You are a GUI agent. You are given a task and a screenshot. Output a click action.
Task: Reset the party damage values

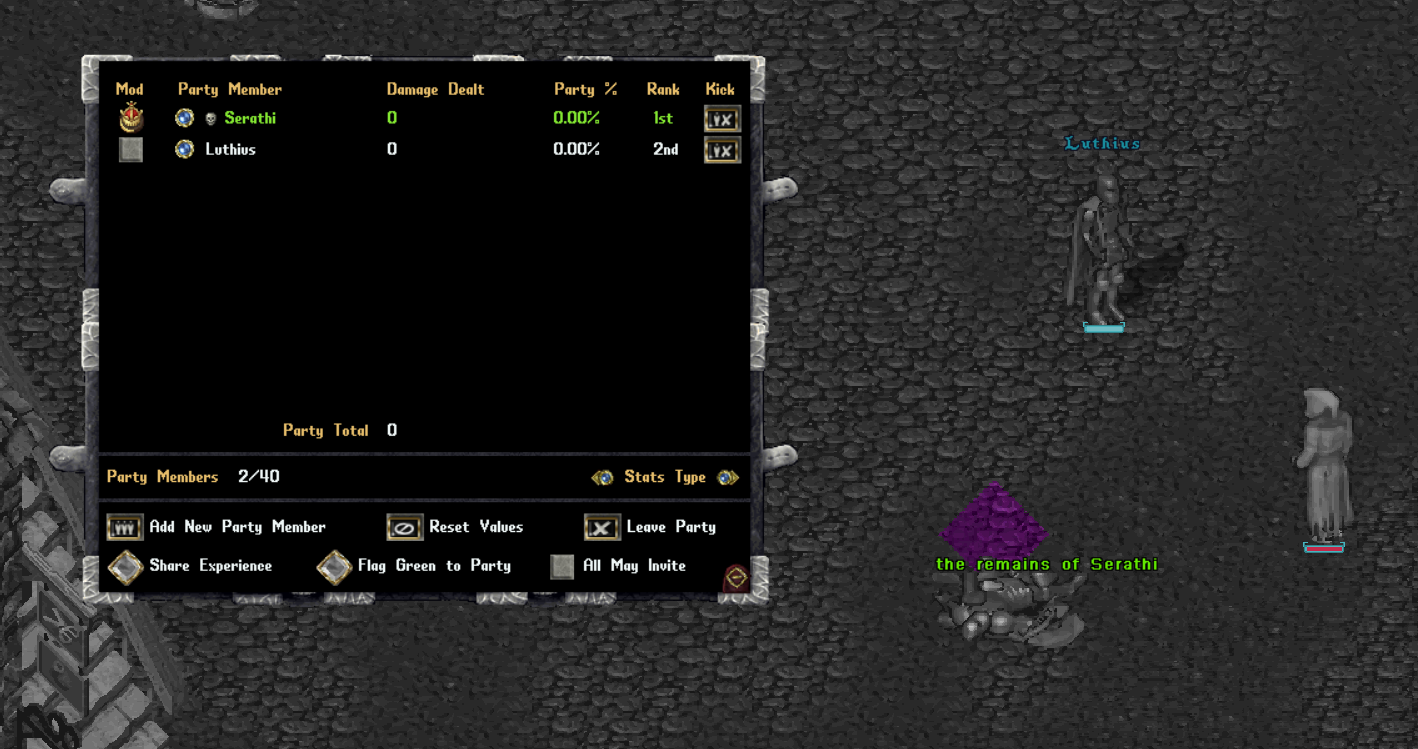pyautogui.click(x=405, y=527)
